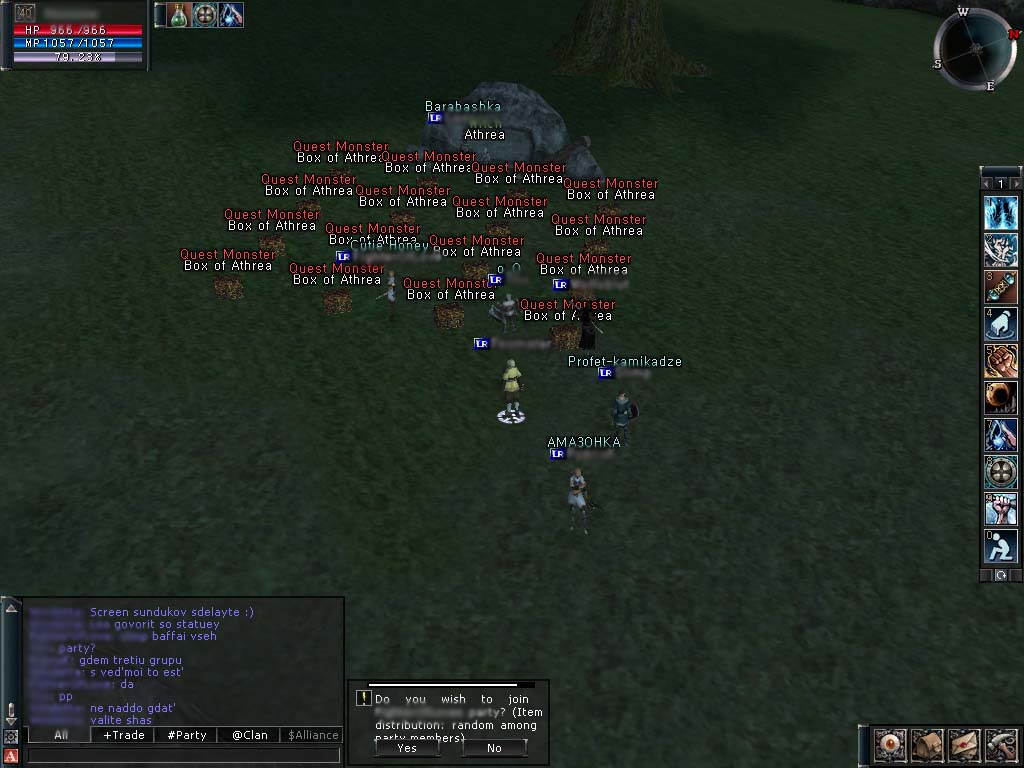The image size is (1024, 768).
Task: Click the chat message input field
Action: pyautogui.click(x=180, y=755)
